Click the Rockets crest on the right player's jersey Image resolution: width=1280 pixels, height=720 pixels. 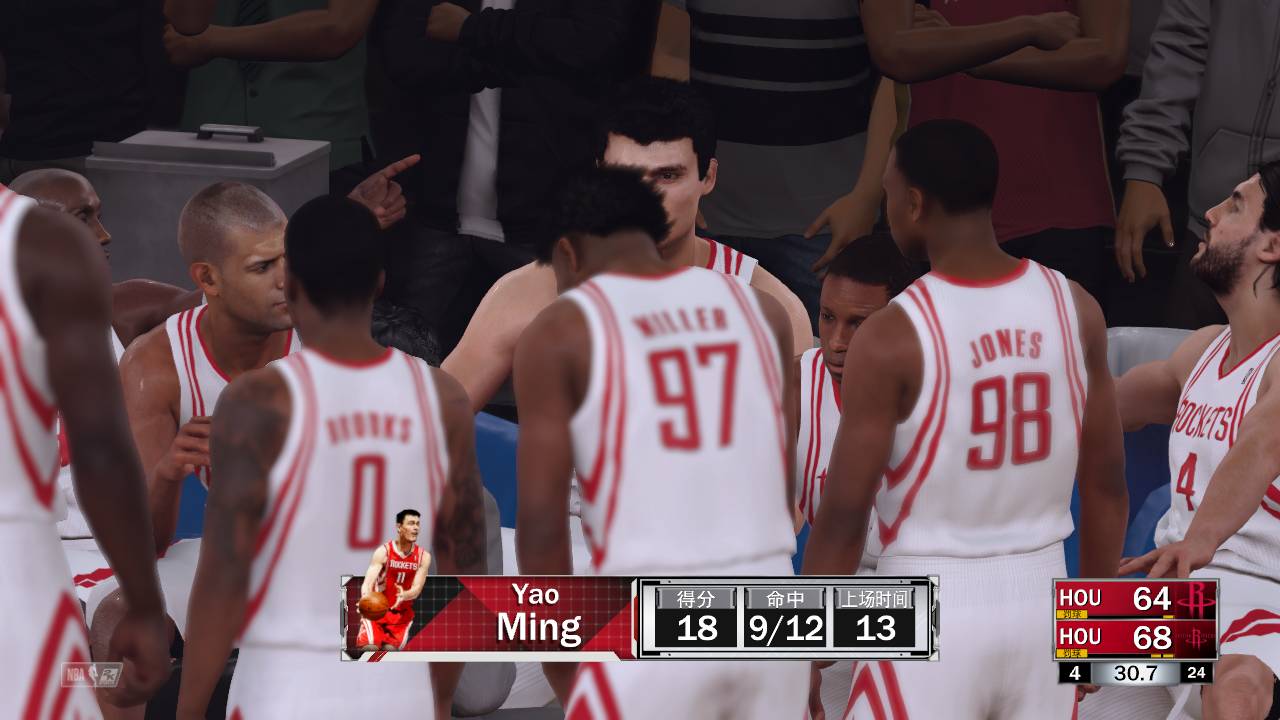(x=1202, y=420)
